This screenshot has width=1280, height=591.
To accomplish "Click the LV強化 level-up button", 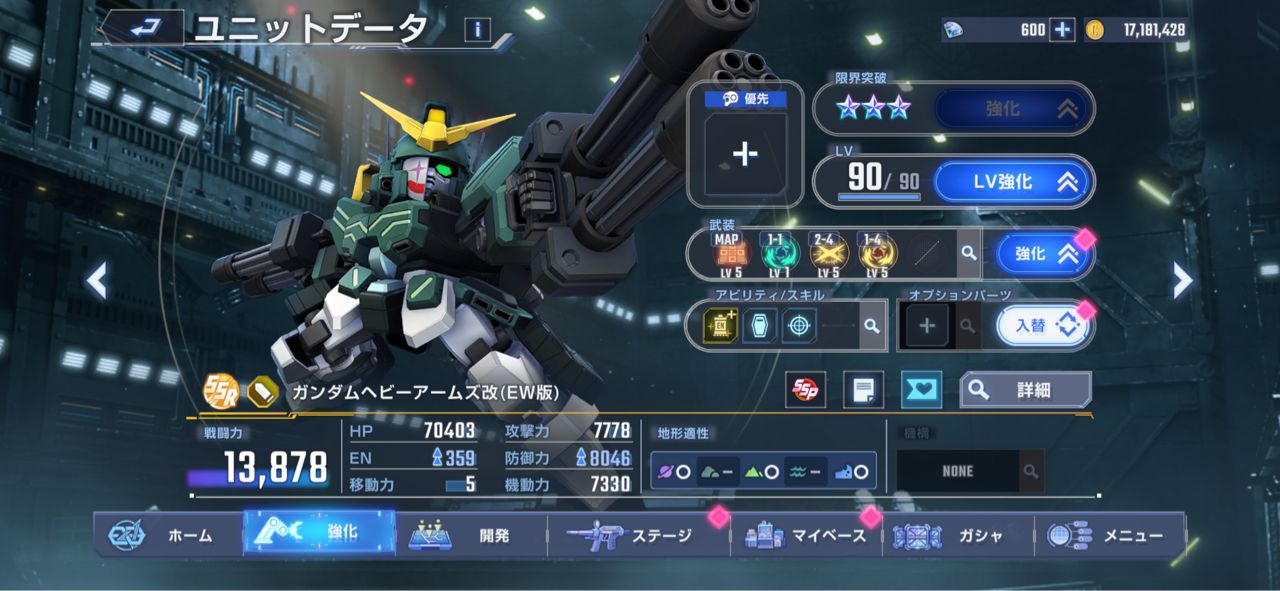I will point(1013,182).
